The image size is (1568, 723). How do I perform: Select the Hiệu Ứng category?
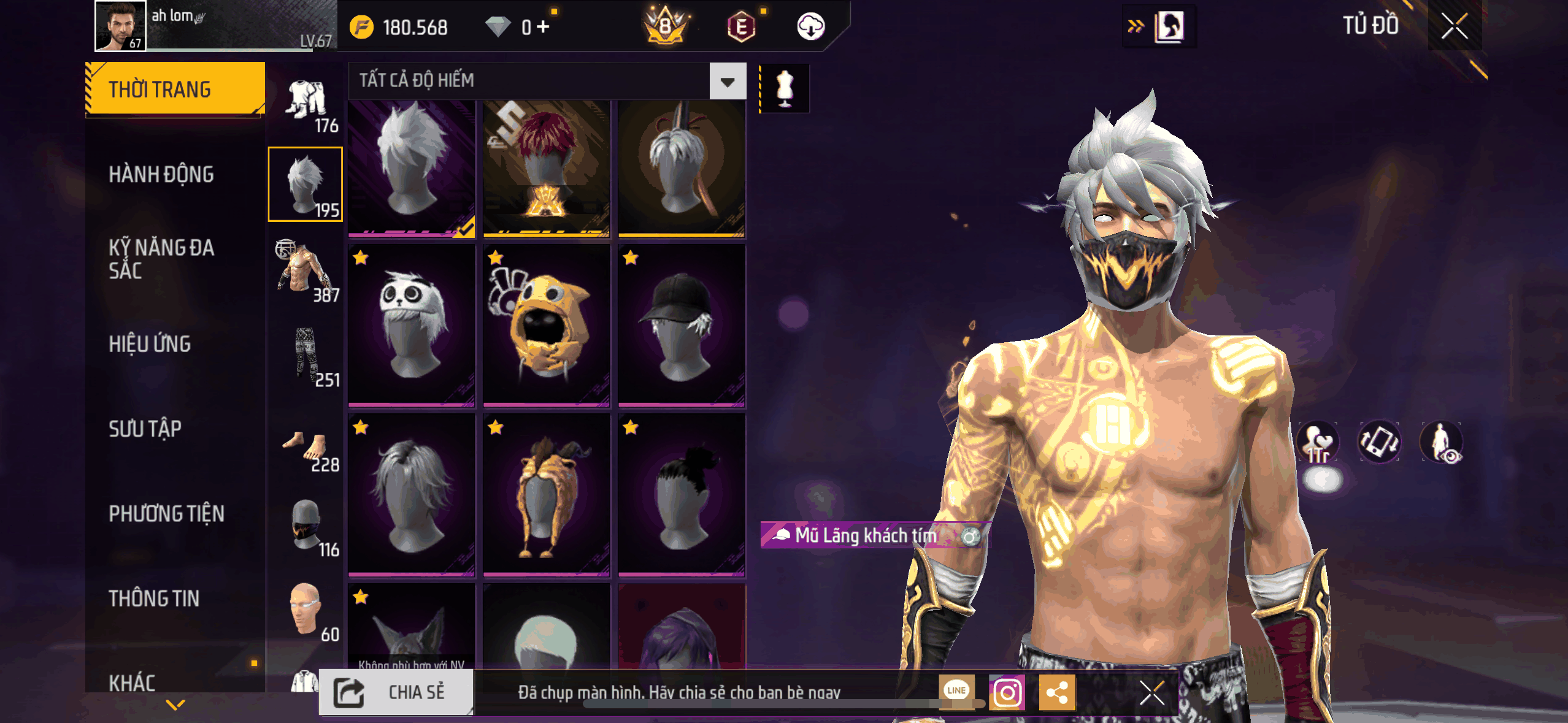pyautogui.click(x=150, y=344)
